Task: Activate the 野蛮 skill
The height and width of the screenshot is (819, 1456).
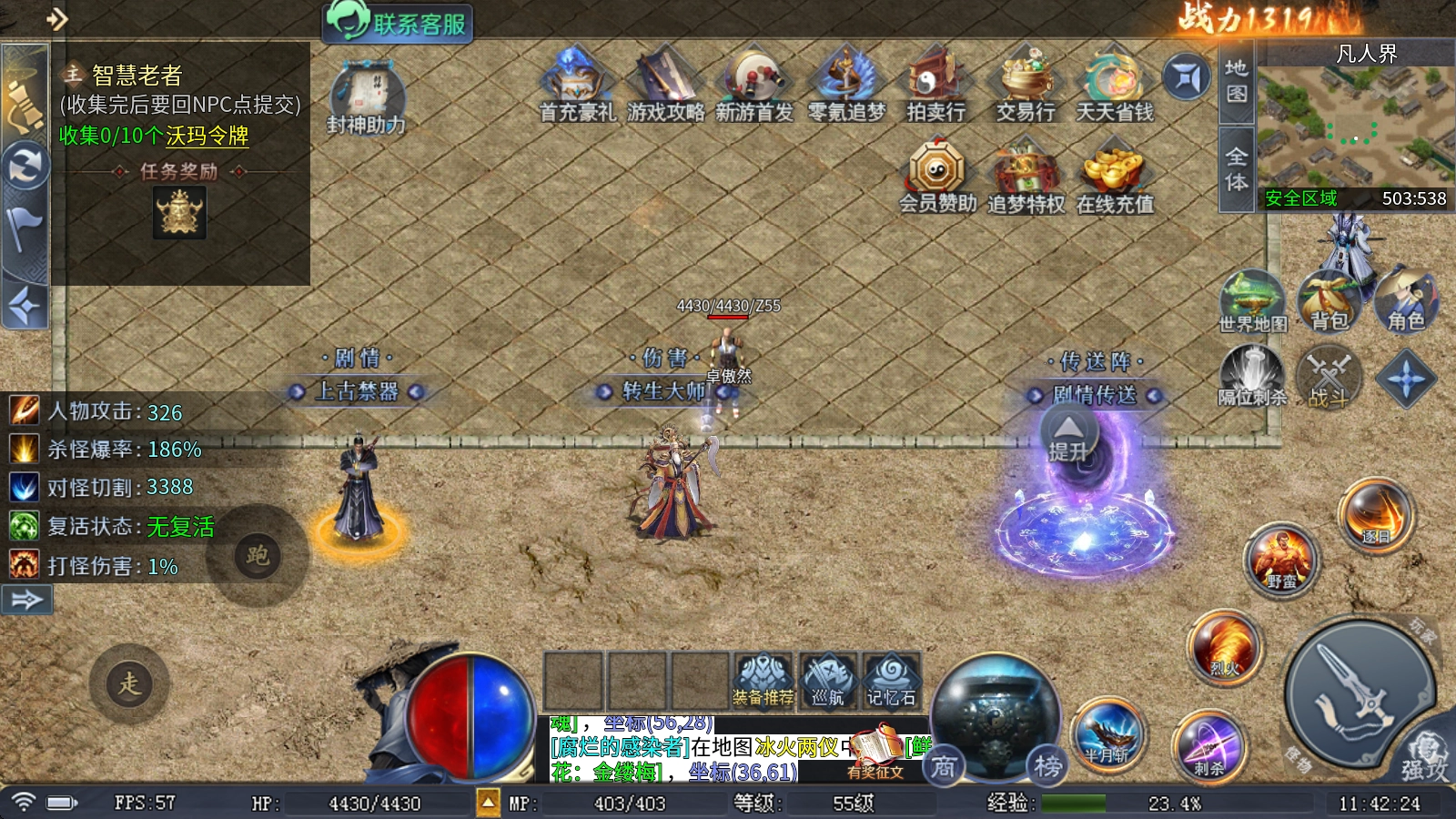Action: pos(1281,559)
